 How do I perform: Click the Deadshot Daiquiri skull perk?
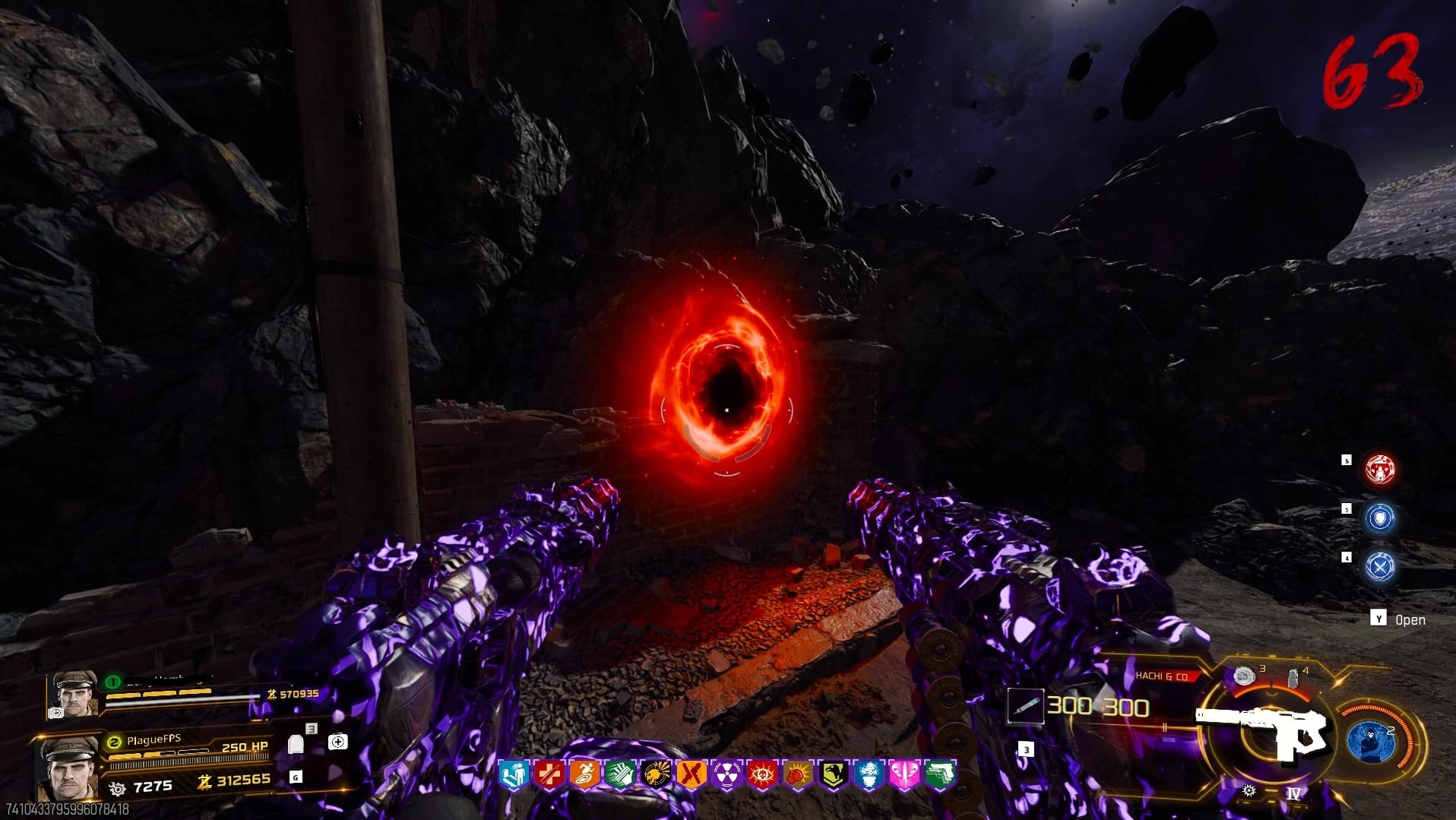[655, 776]
